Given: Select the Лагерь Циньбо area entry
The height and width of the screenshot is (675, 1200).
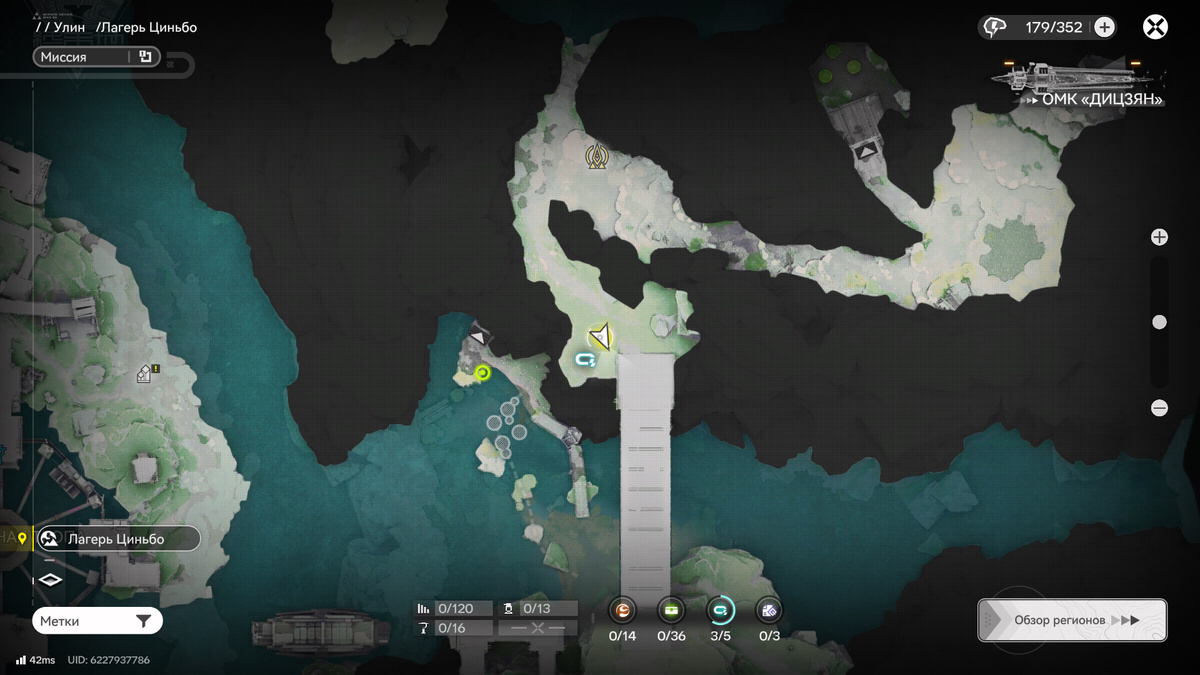Looking at the screenshot, I should [117, 539].
